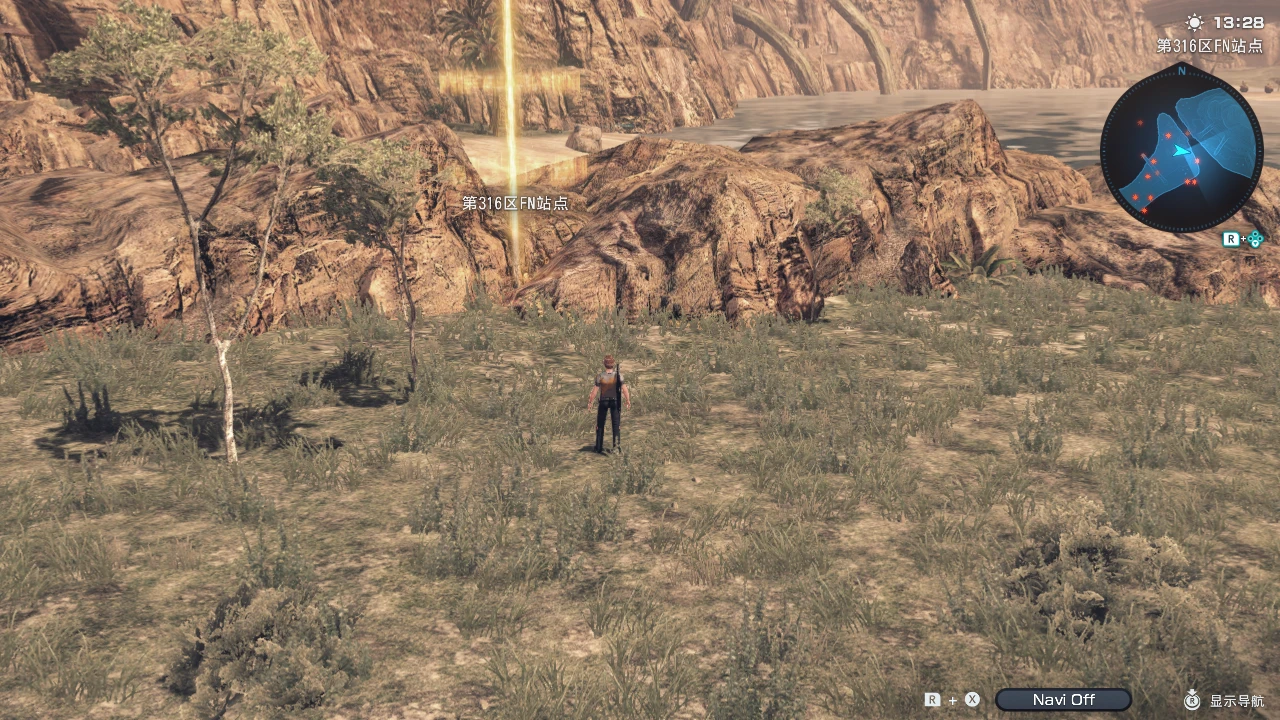Click the plus sign between the R and X icons
This screenshot has width=1280, height=720.
coord(952,700)
